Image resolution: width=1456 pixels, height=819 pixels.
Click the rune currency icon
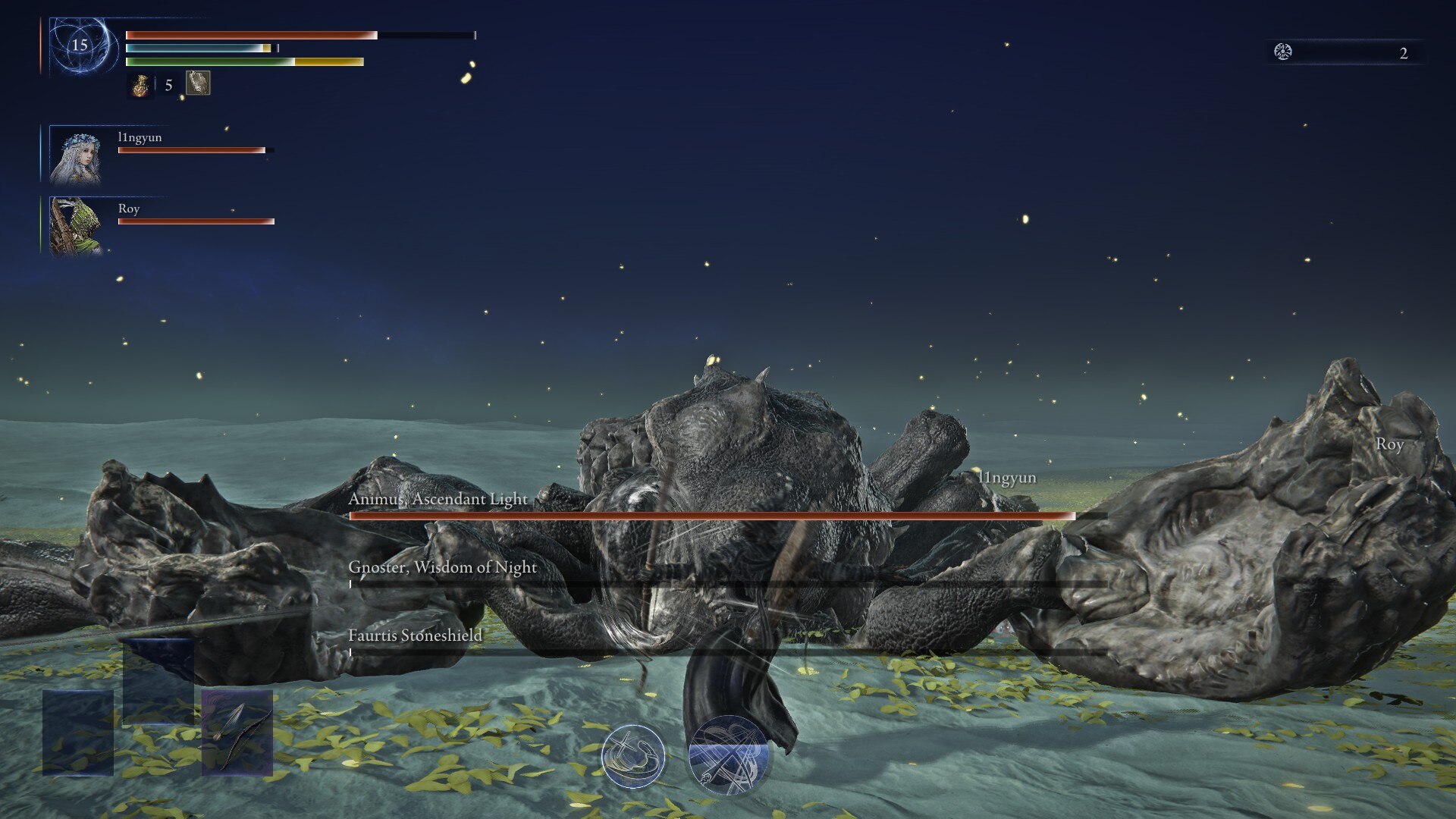click(x=1283, y=52)
